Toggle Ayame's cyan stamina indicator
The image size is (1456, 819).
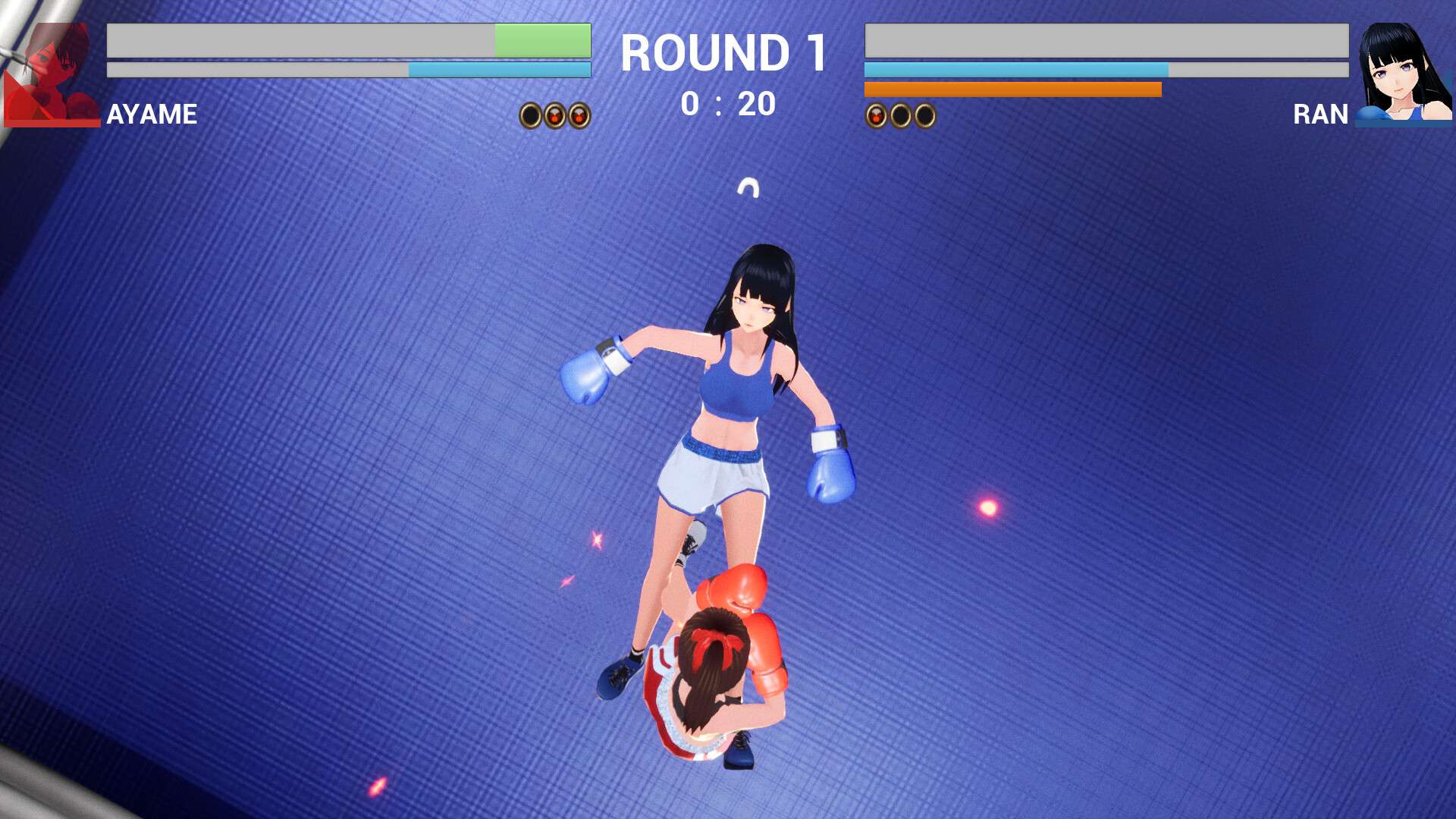[499, 68]
